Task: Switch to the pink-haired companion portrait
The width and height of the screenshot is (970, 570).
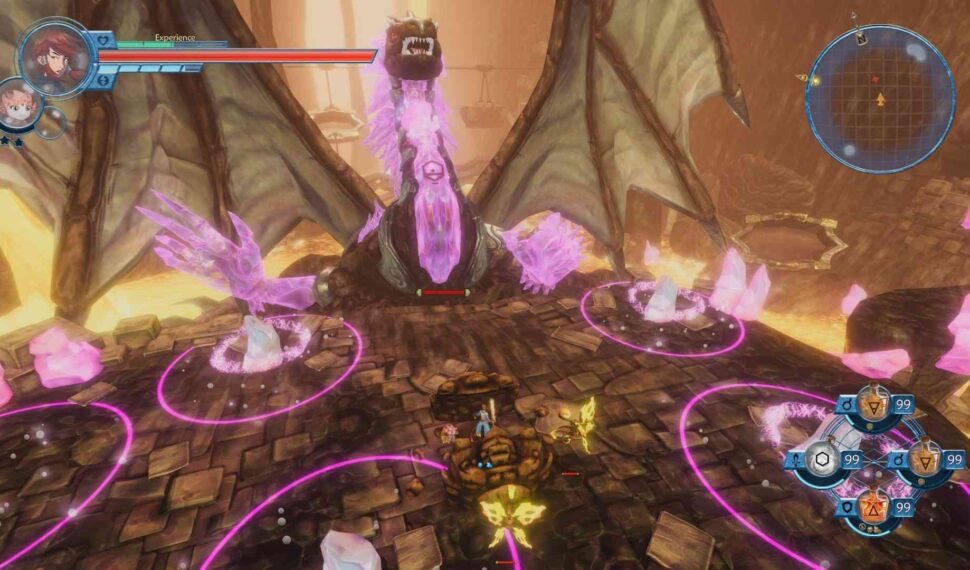Action: 17,107
